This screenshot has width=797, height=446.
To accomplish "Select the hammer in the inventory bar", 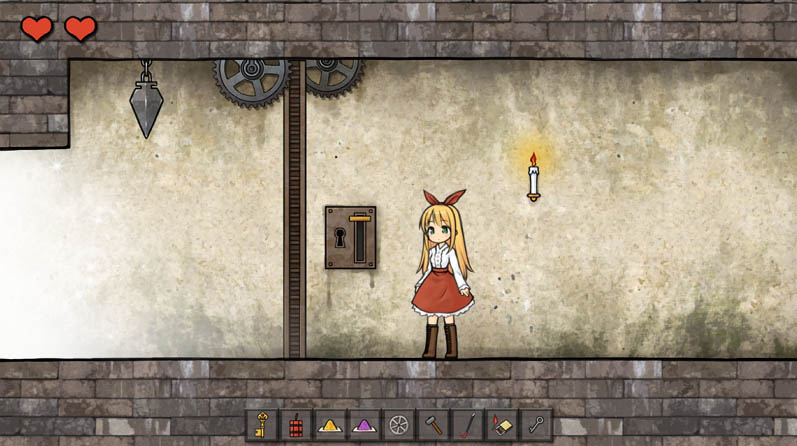I will click(433, 424).
